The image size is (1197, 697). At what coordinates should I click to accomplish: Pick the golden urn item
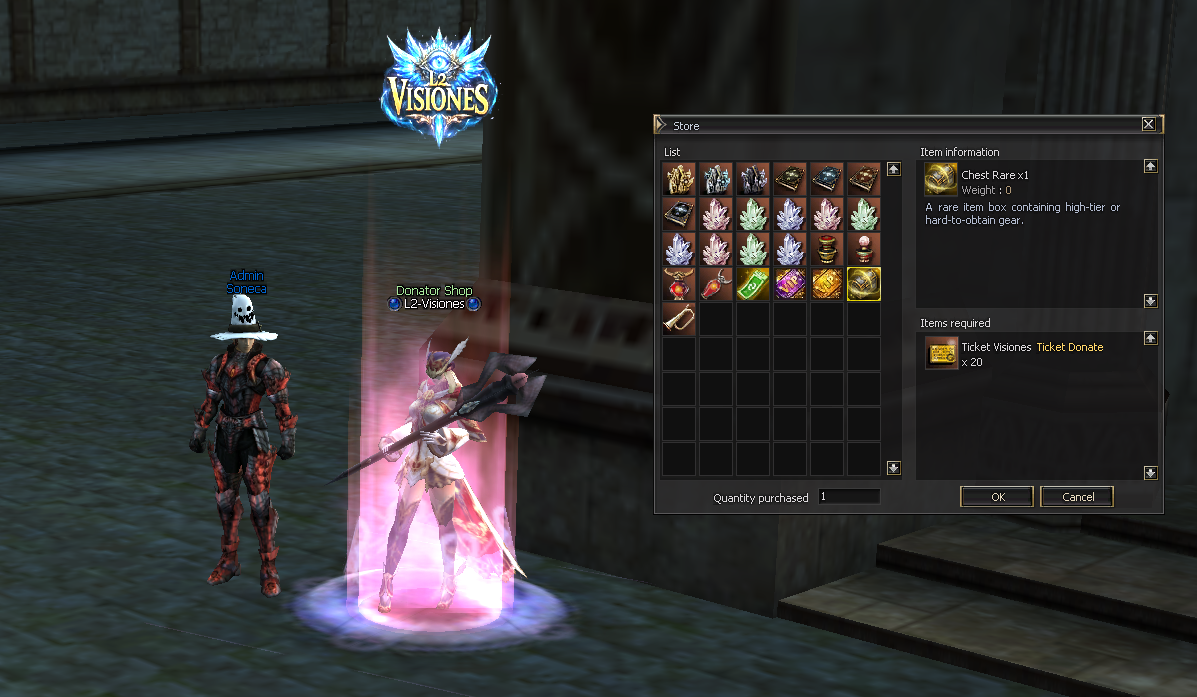pyautogui.click(x=827, y=249)
